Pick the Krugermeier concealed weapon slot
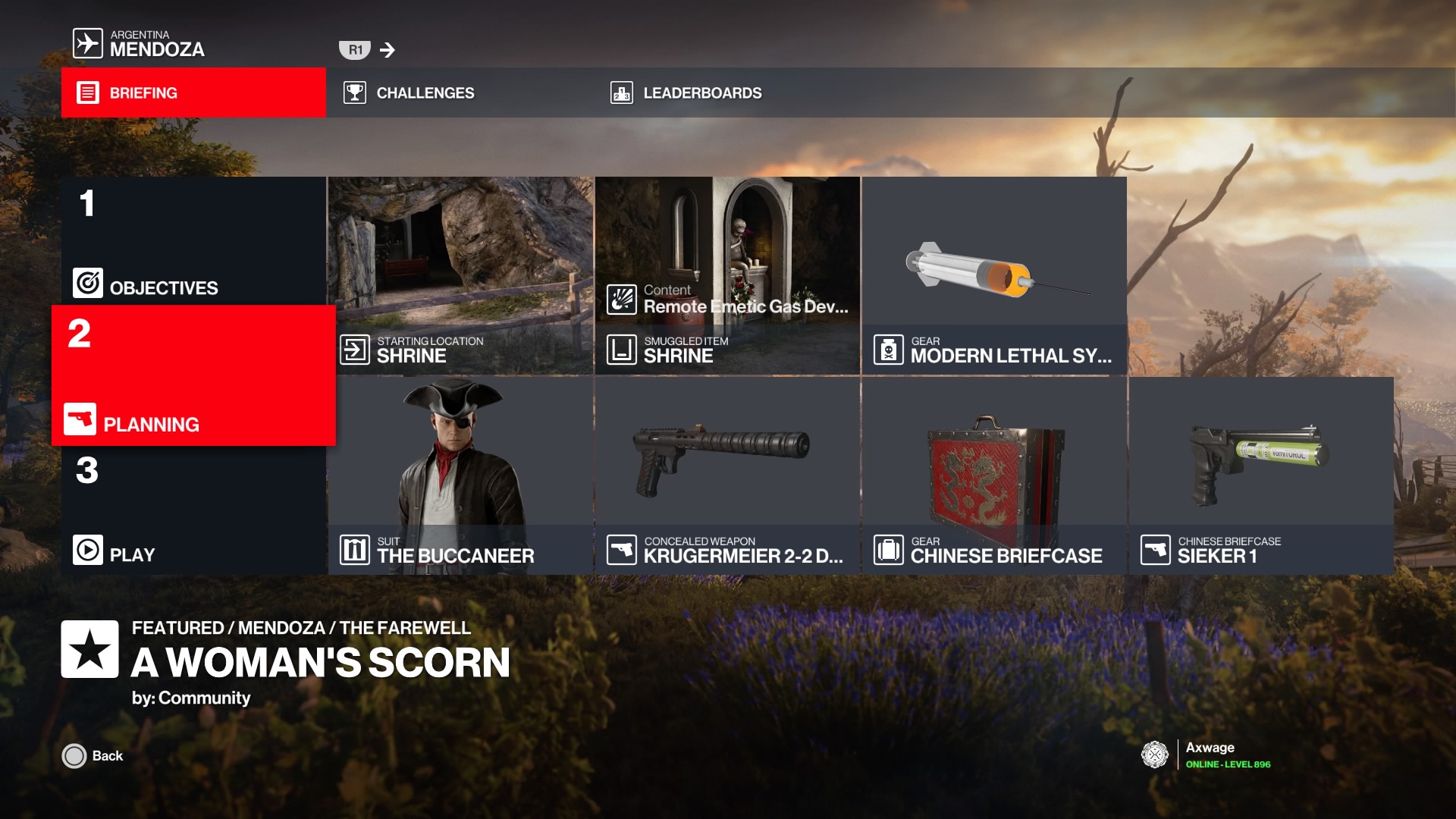Viewport: 1456px width, 819px height. (x=727, y=475)
